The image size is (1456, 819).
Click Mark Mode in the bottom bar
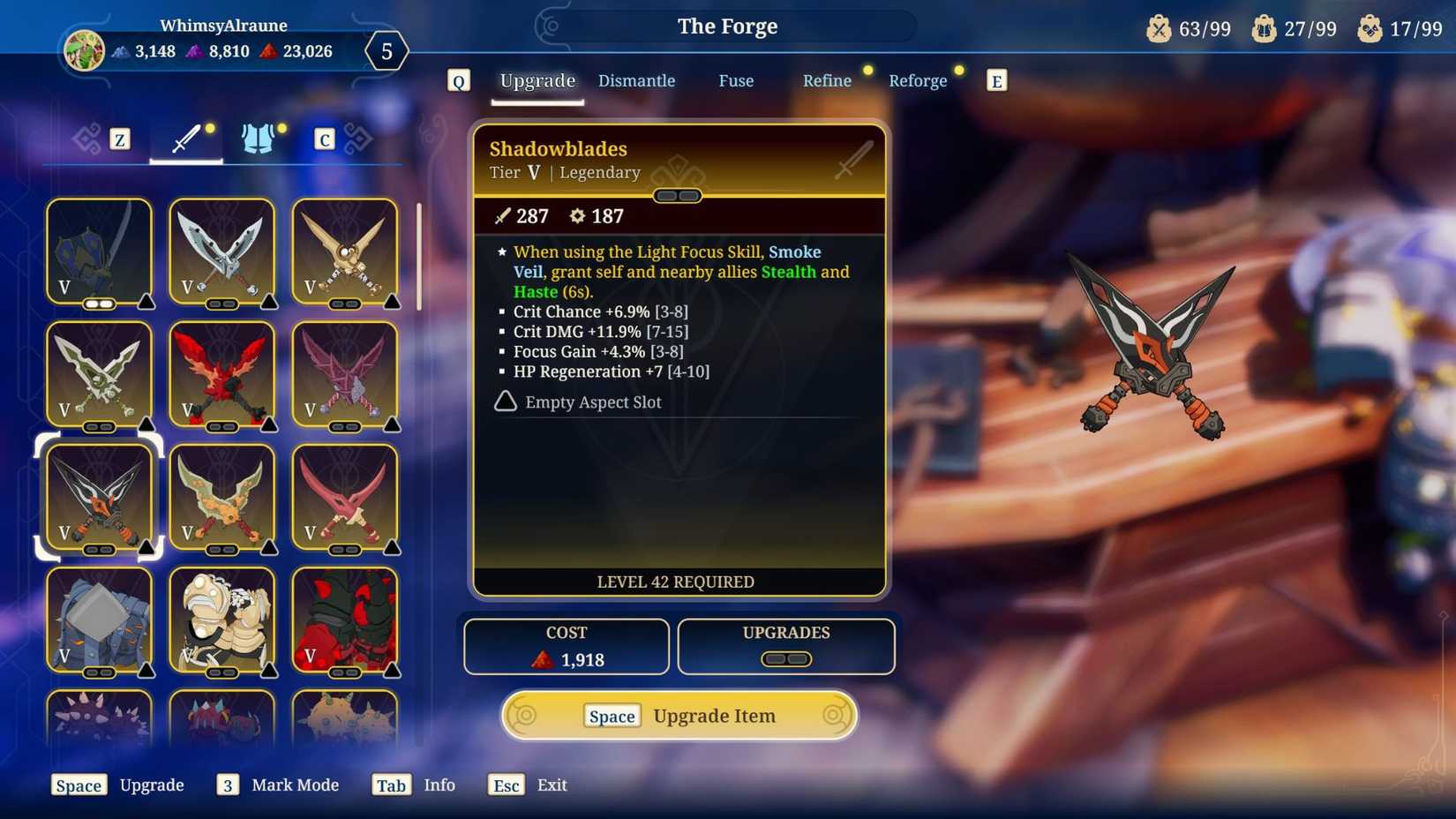[296, 785]
